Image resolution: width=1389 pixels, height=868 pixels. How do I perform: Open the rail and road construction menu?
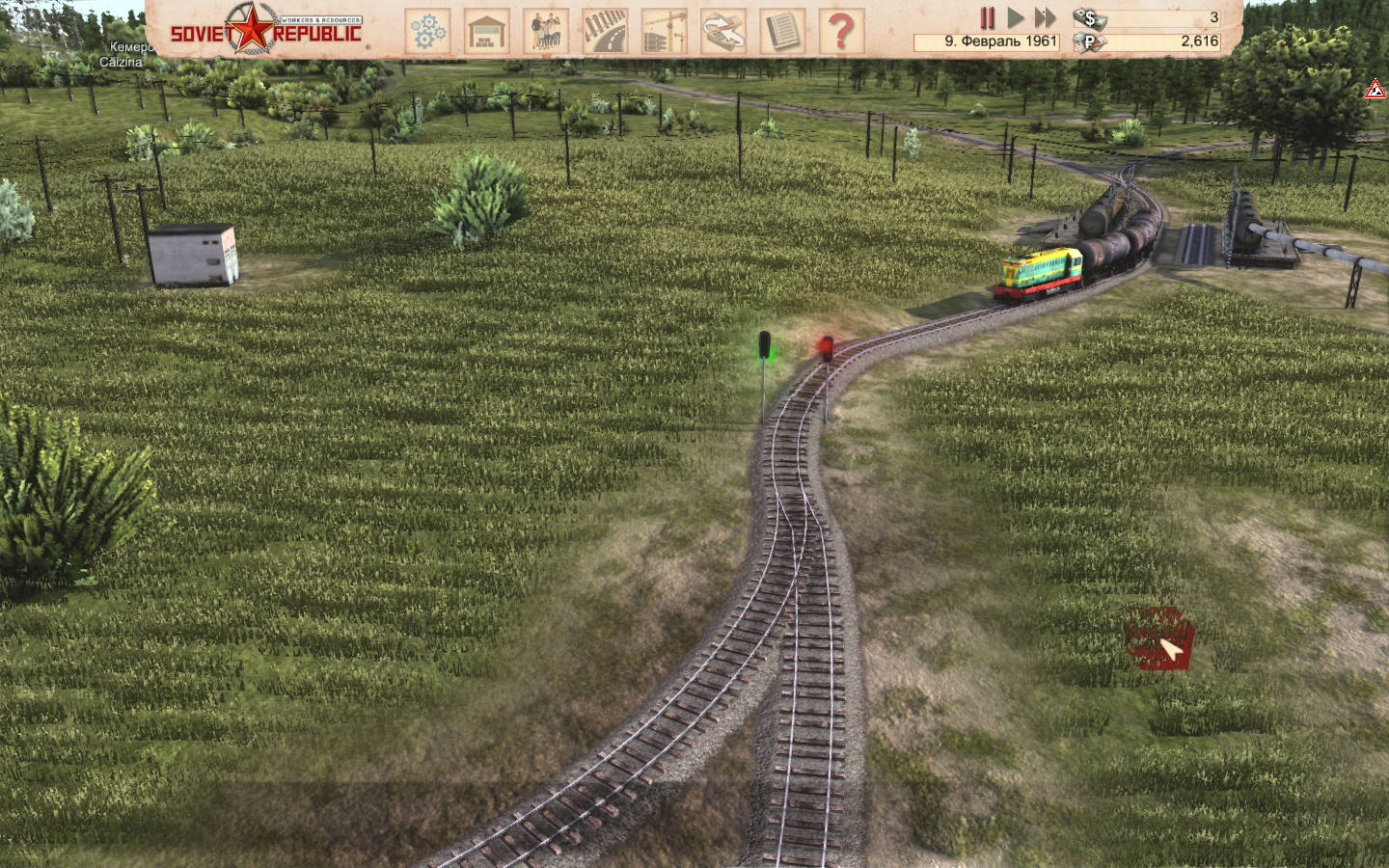605,31
